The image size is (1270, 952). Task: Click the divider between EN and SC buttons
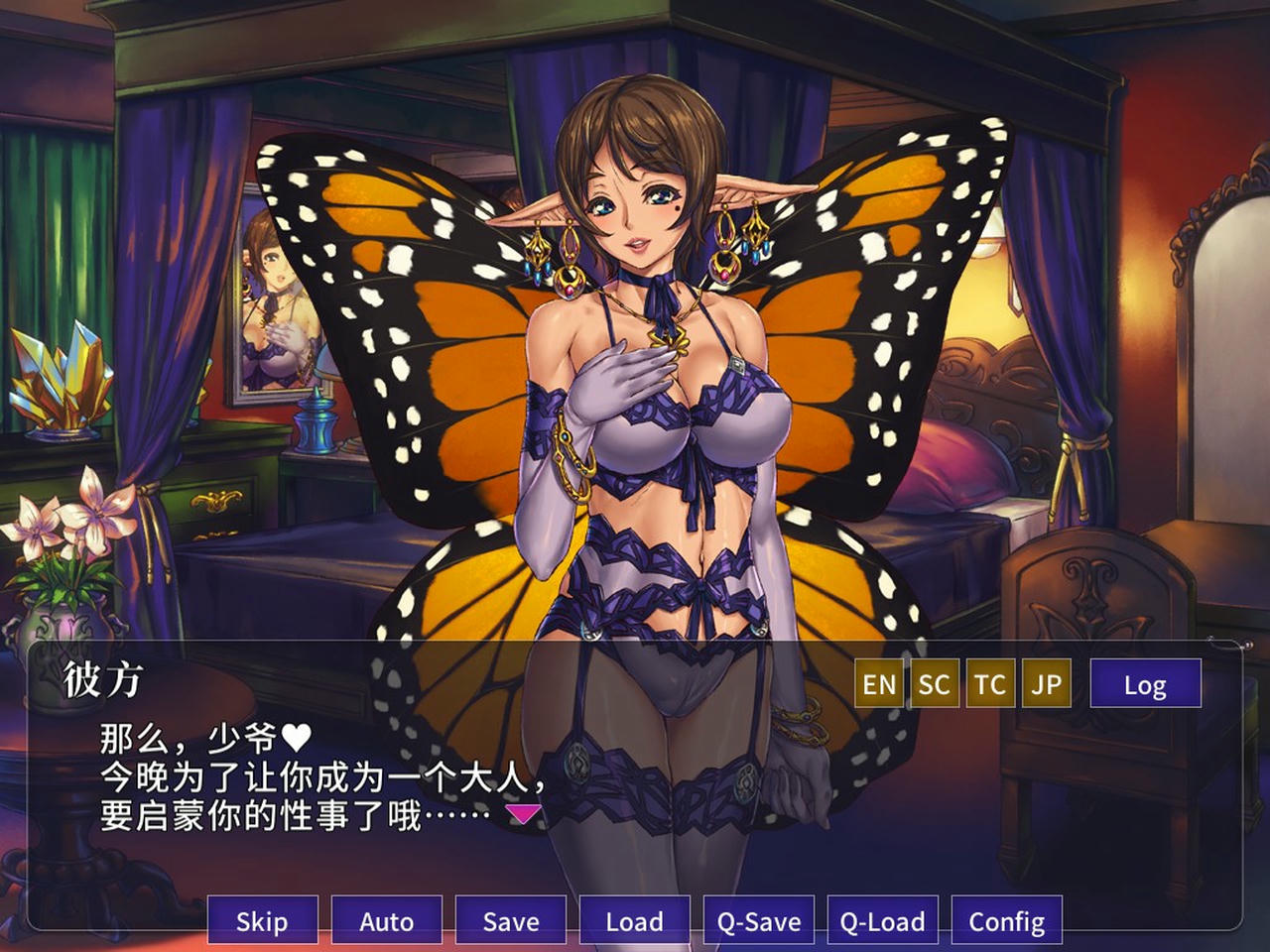906,683
